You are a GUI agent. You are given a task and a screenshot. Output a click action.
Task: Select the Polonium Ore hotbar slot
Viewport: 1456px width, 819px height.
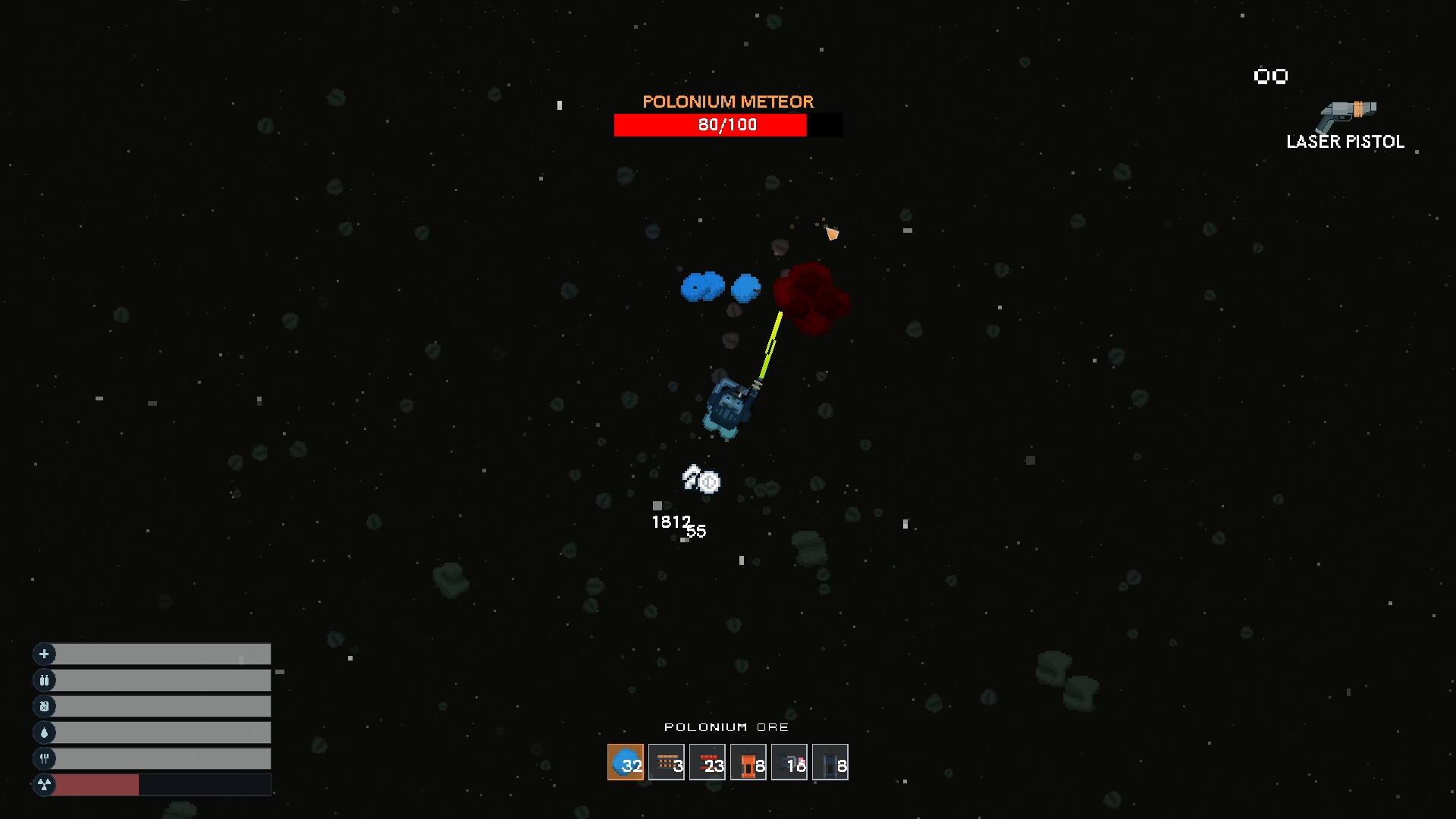pyautogui.click(x=626, y=763)
